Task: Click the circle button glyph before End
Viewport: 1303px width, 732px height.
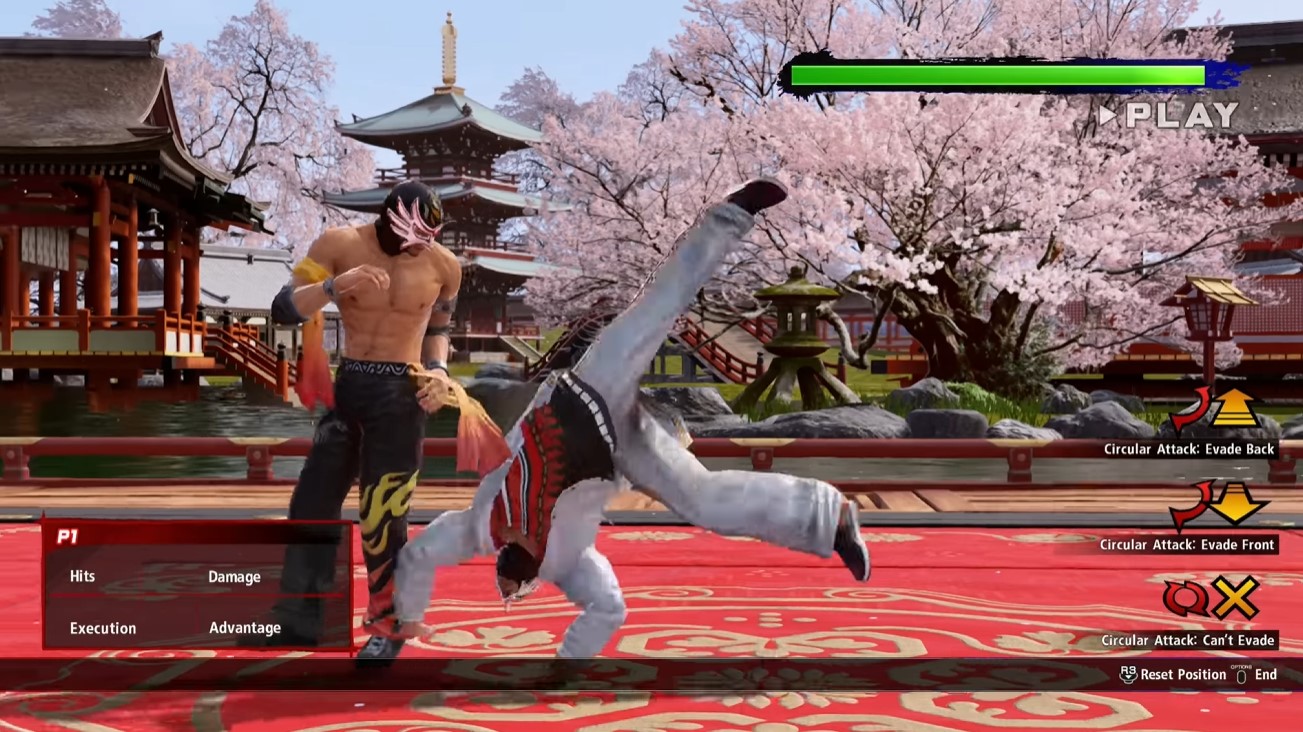Action: (x=1241, y=676)
